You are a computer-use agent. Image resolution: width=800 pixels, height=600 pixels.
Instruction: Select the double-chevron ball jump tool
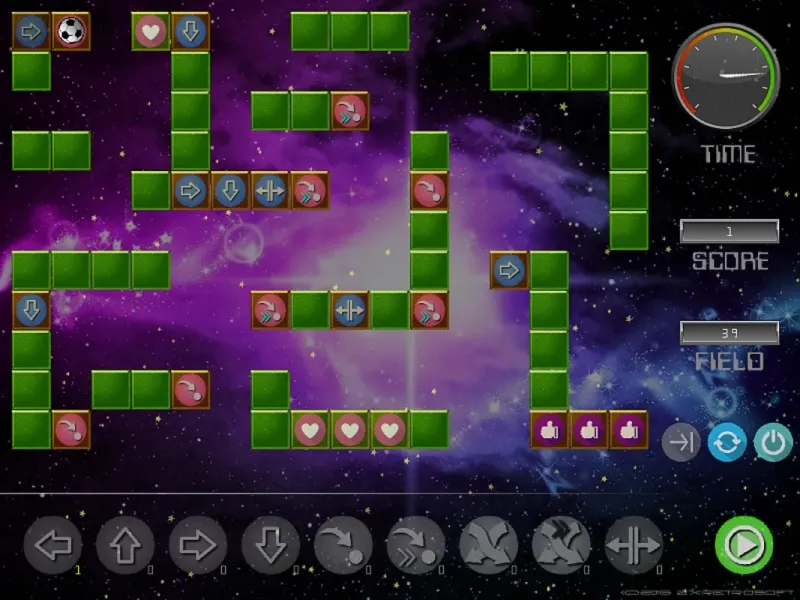415,546
